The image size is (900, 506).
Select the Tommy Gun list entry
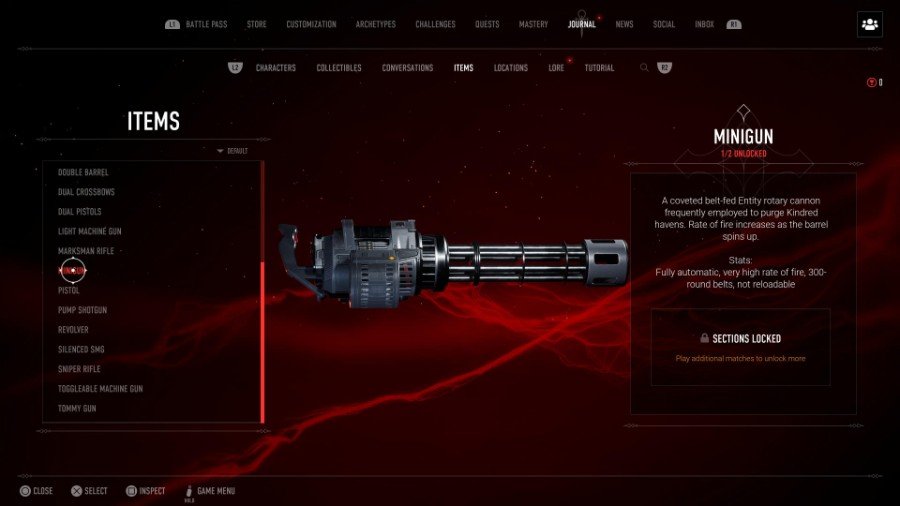[77, 408]
